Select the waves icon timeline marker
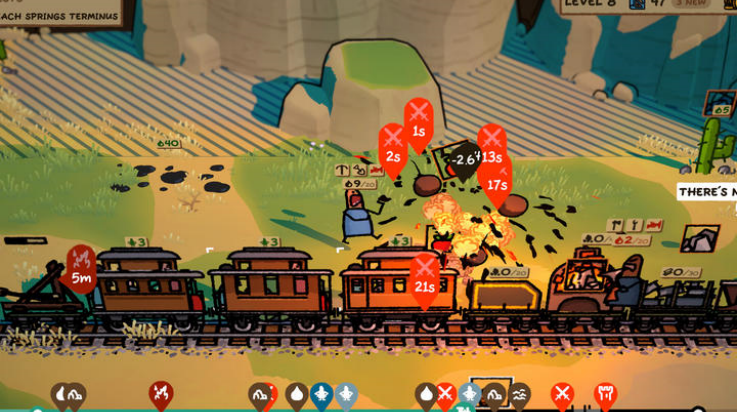 click(520, 396)
